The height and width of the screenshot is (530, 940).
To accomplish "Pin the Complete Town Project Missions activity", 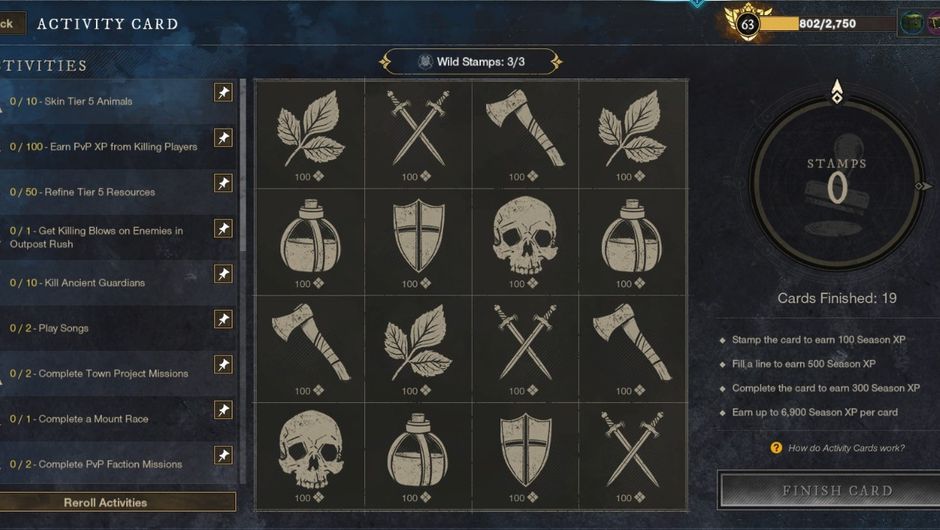I will pos(223,365).
